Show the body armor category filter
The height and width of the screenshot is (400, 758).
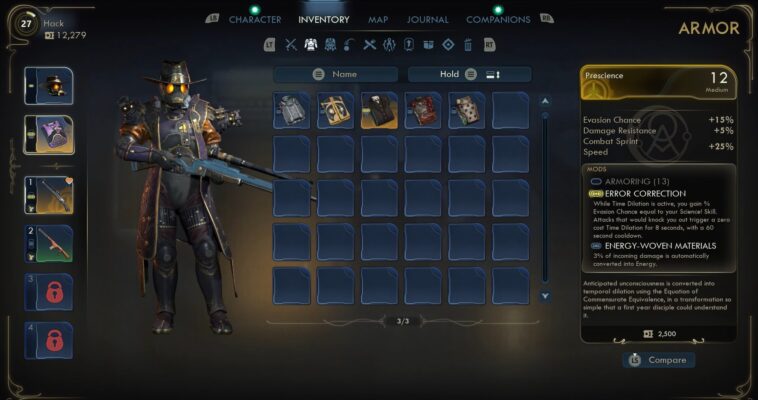(x=310, y=44)
